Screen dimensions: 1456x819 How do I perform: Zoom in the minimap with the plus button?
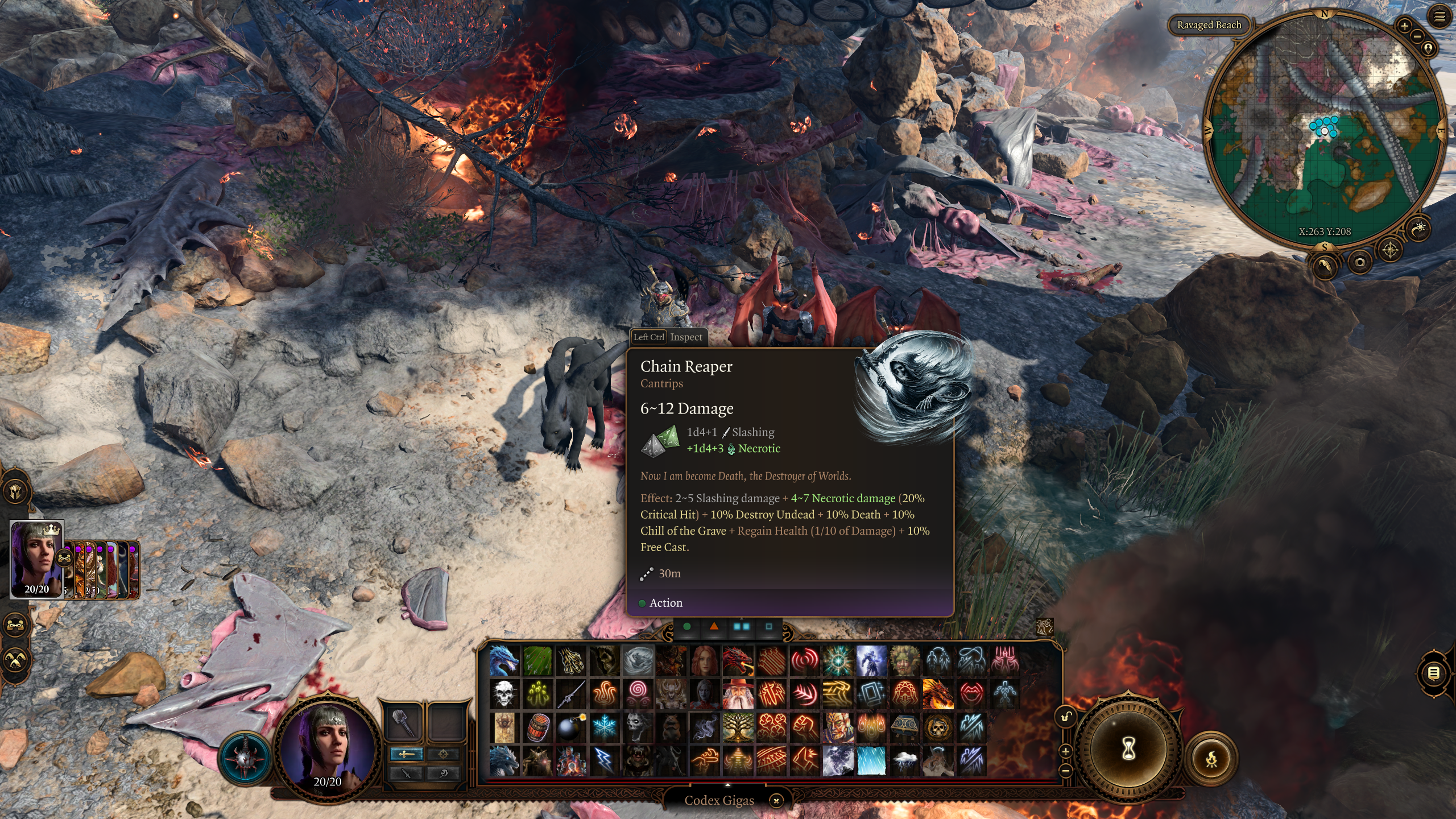tap(1404, 26)
